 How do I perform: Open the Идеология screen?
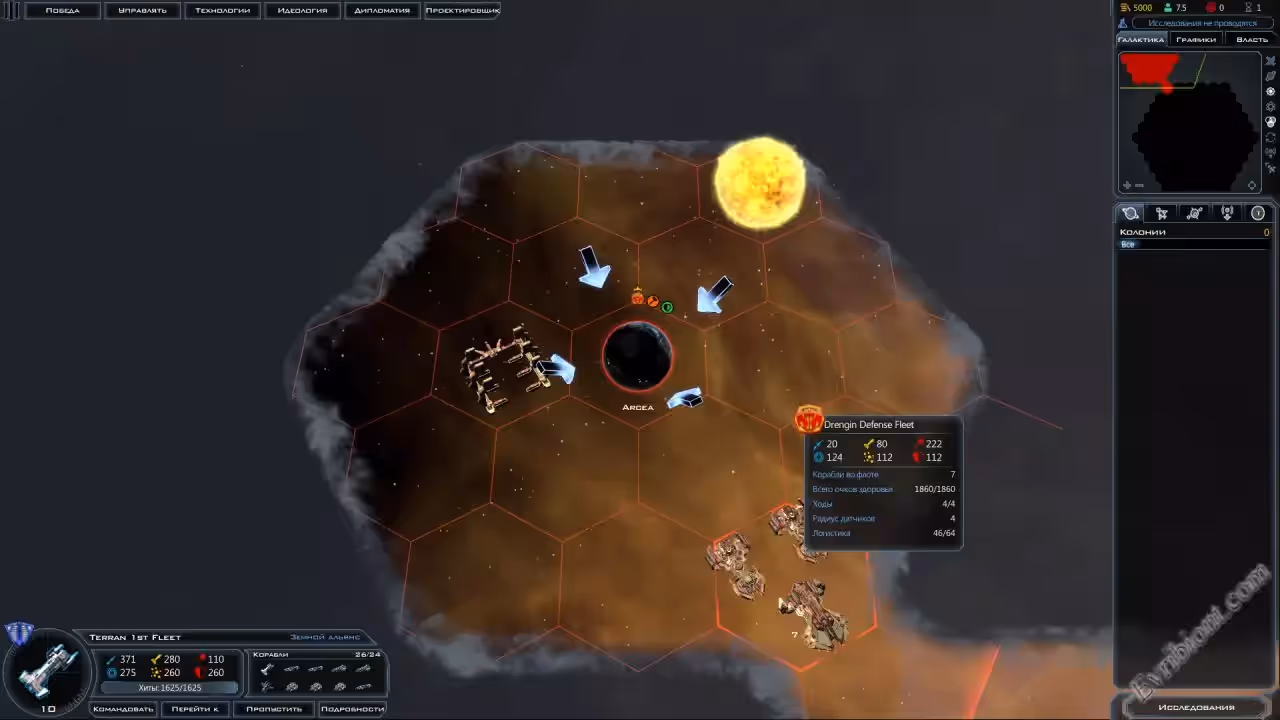[x=302, y=10]
